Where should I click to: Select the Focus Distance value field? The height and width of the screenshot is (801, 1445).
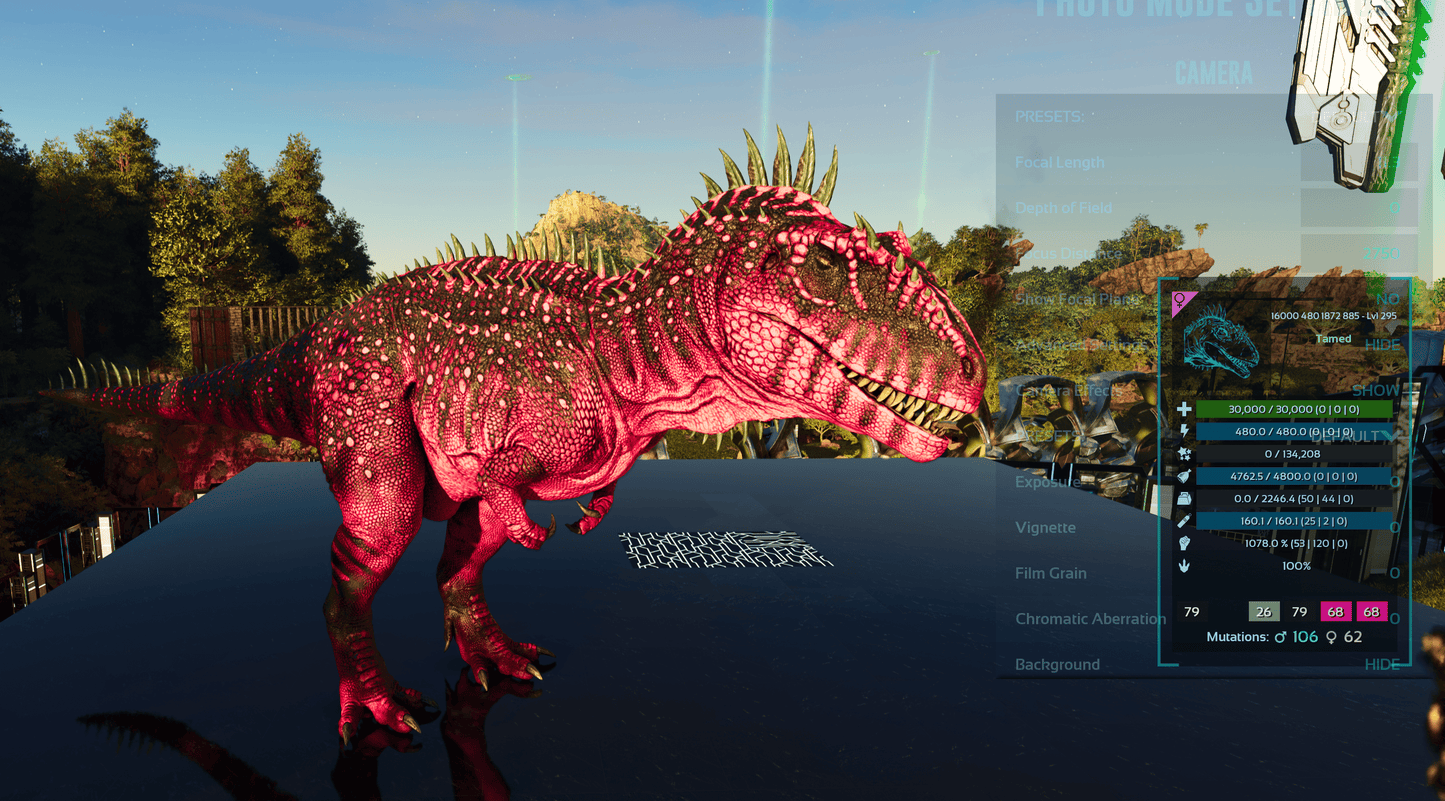1359,254
